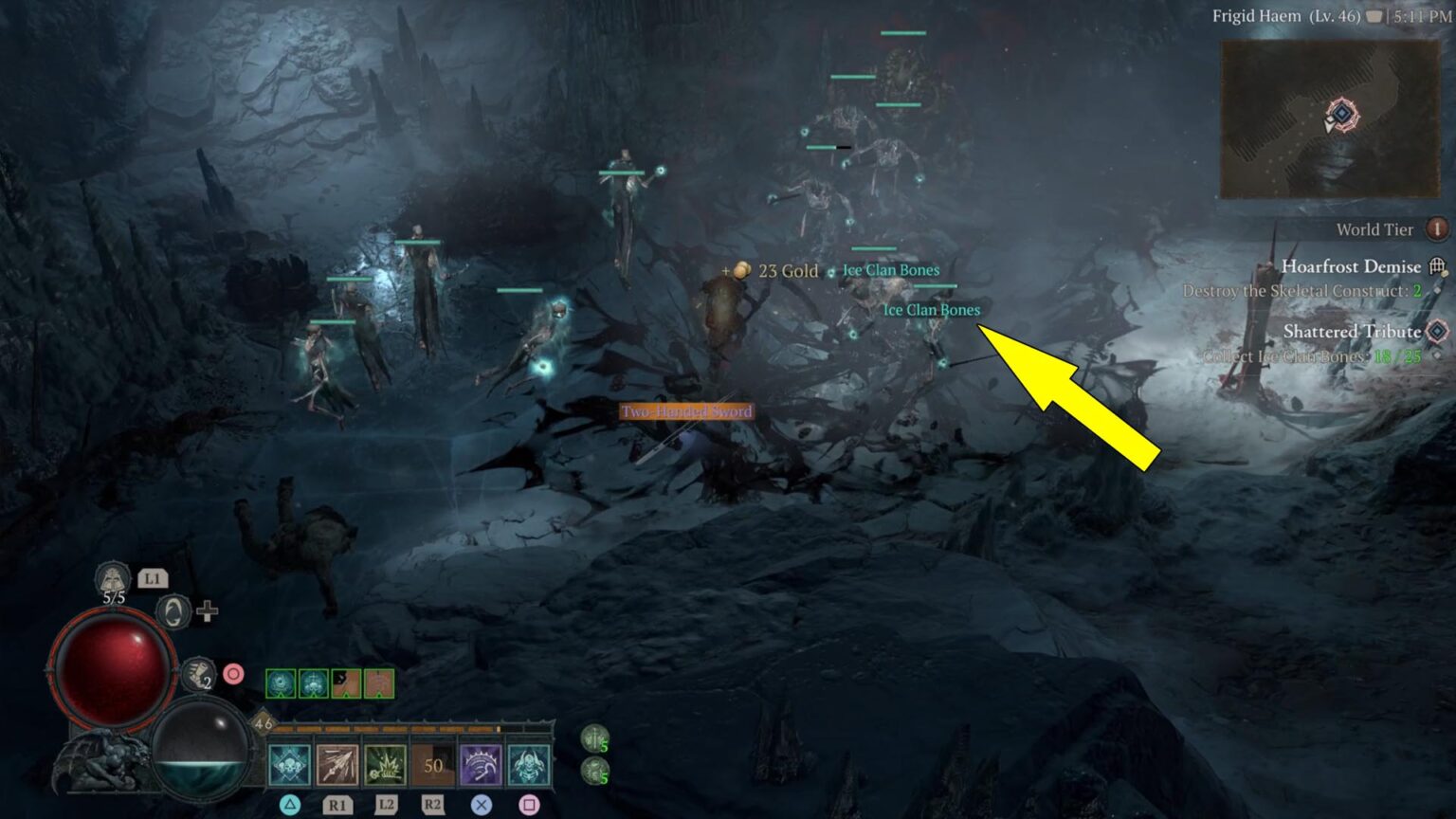
Task: Open the emote wheel via the Triangle prompt
Action: [289, 803]
